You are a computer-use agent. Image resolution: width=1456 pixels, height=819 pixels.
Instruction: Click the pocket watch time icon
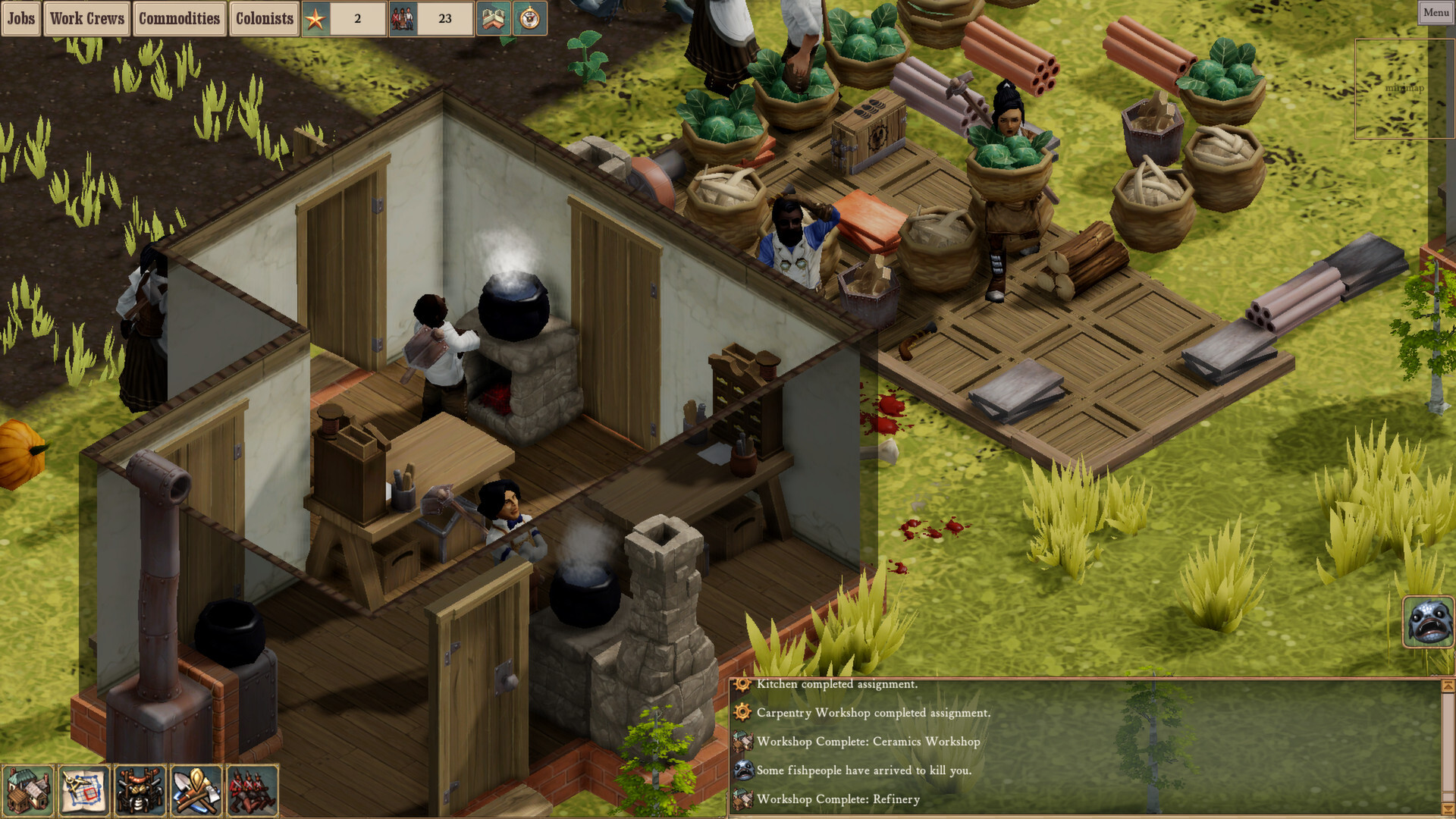click(x=529, y=19)
